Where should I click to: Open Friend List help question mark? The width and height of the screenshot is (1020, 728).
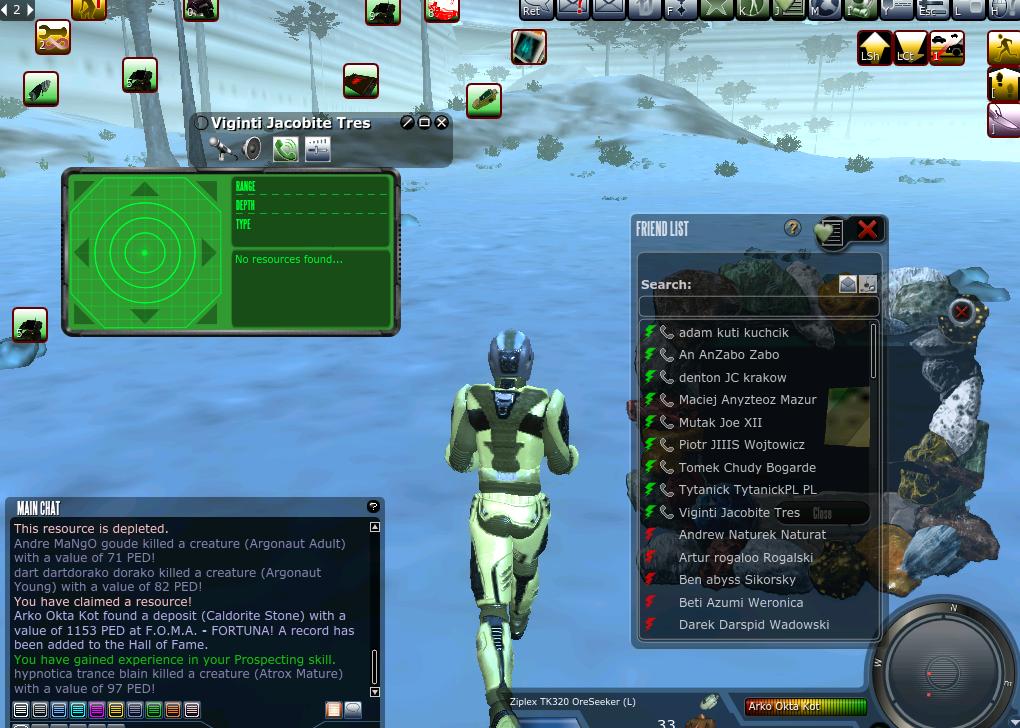793,228
